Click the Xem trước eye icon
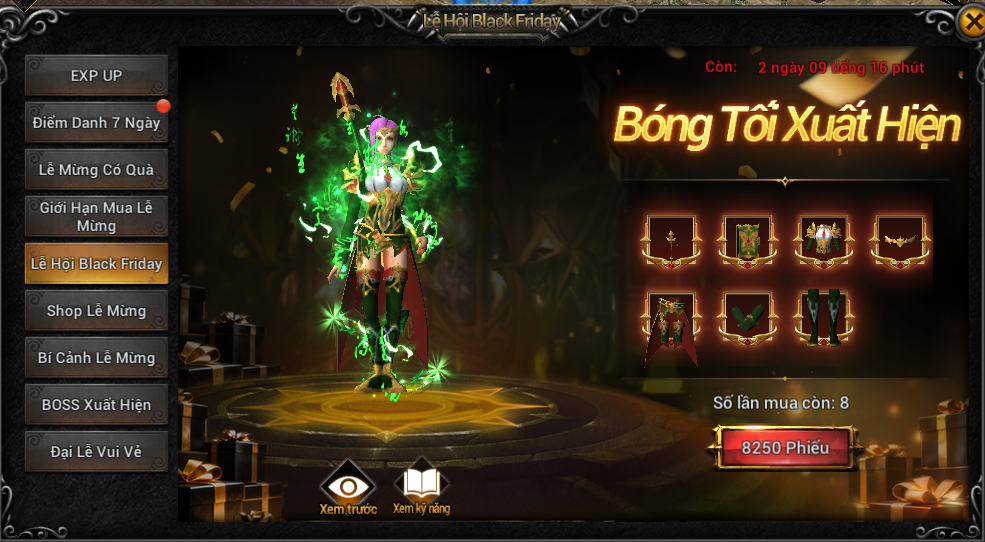The image size is (985, 542). pos(347,487)
